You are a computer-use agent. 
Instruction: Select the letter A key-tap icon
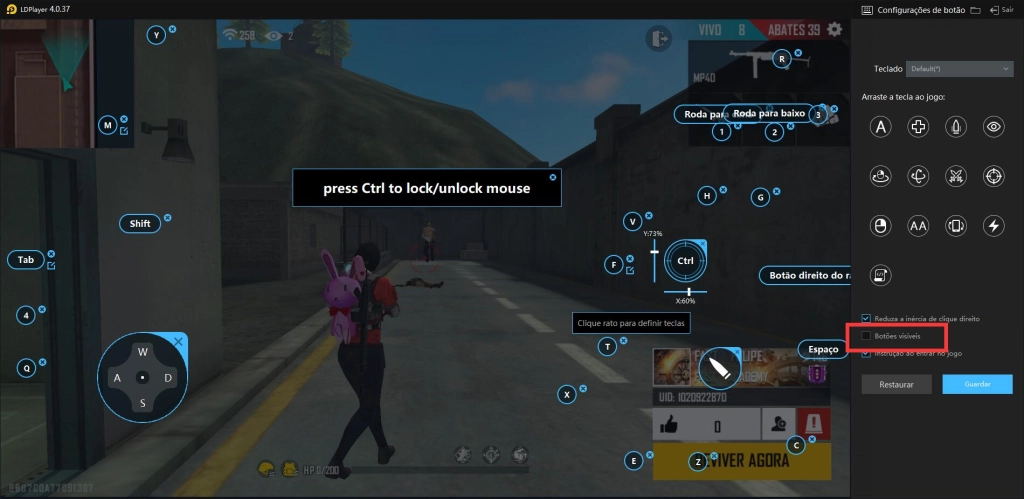(x=881, y=126)
